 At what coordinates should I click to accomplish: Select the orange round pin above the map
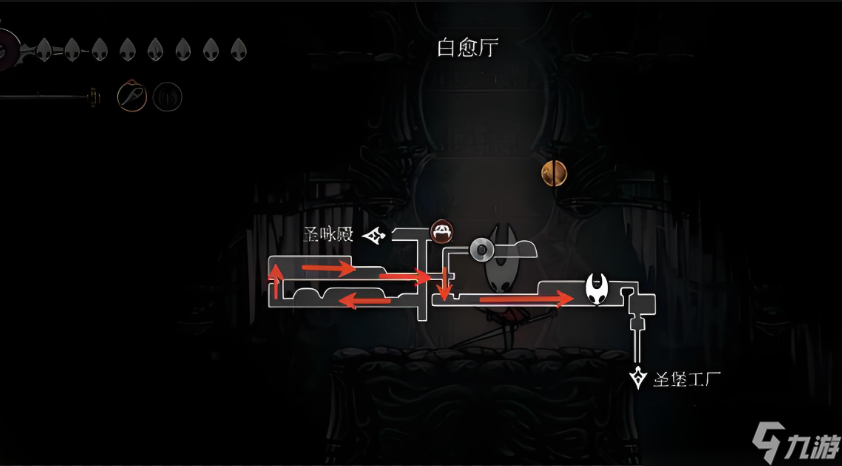click(554, 173)
